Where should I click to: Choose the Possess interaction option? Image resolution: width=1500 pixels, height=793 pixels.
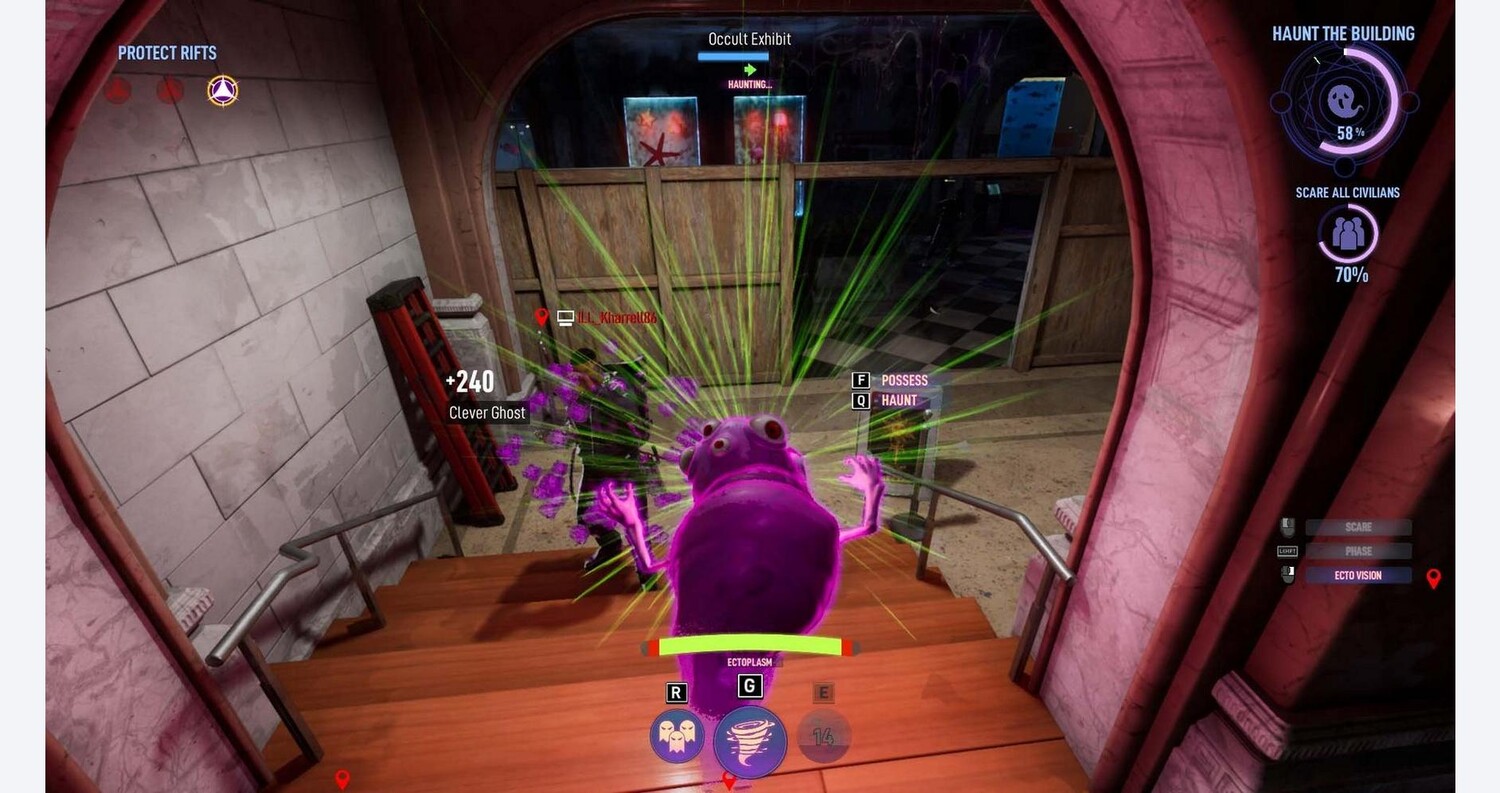click(903, 380)
